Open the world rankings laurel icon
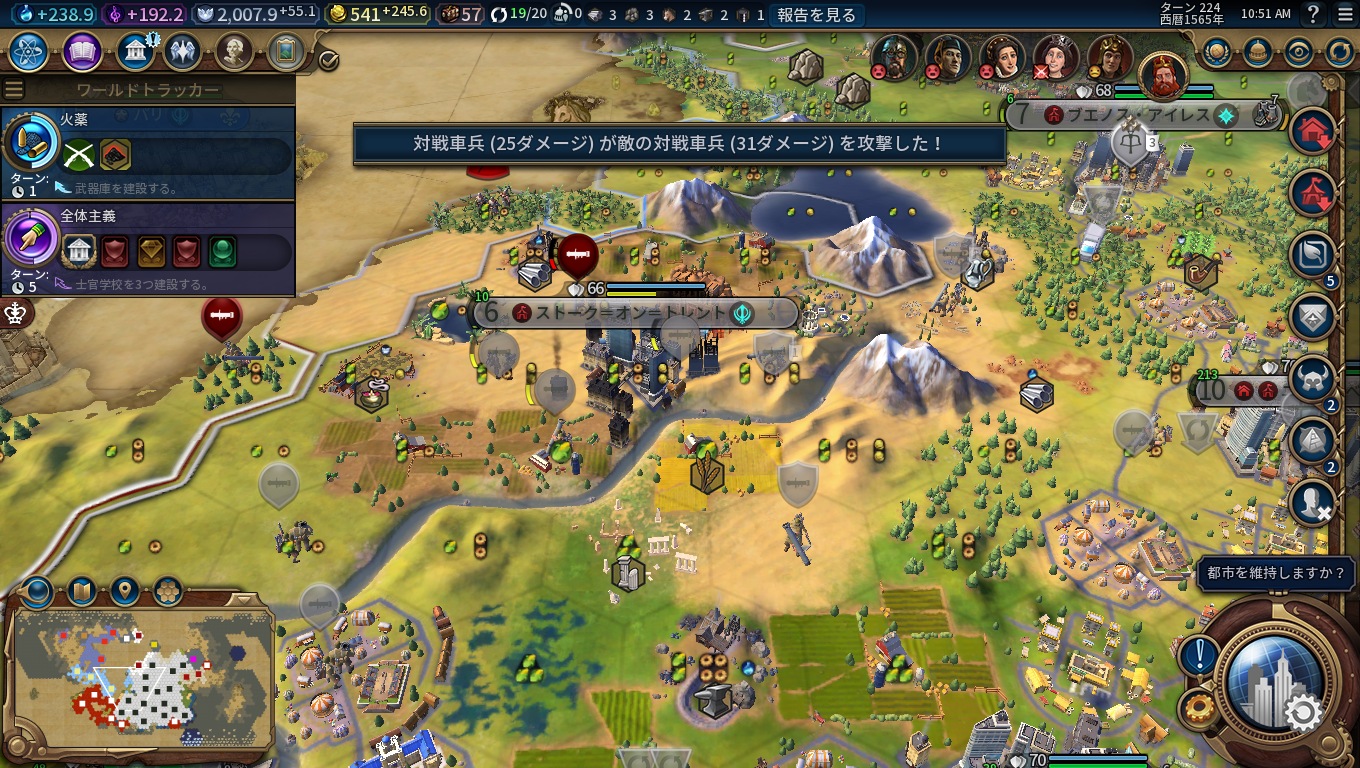The height and width of the screenshot is (768, 1360). pyautogui.click(x=1217, y=51)
